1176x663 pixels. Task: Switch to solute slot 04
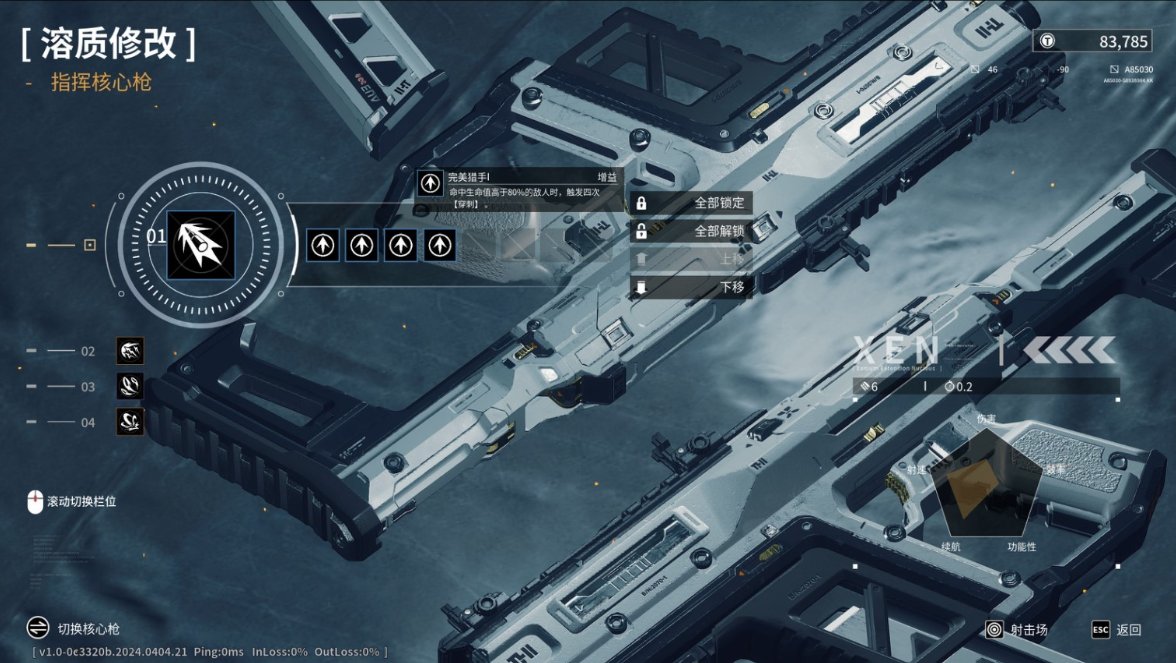130,422
